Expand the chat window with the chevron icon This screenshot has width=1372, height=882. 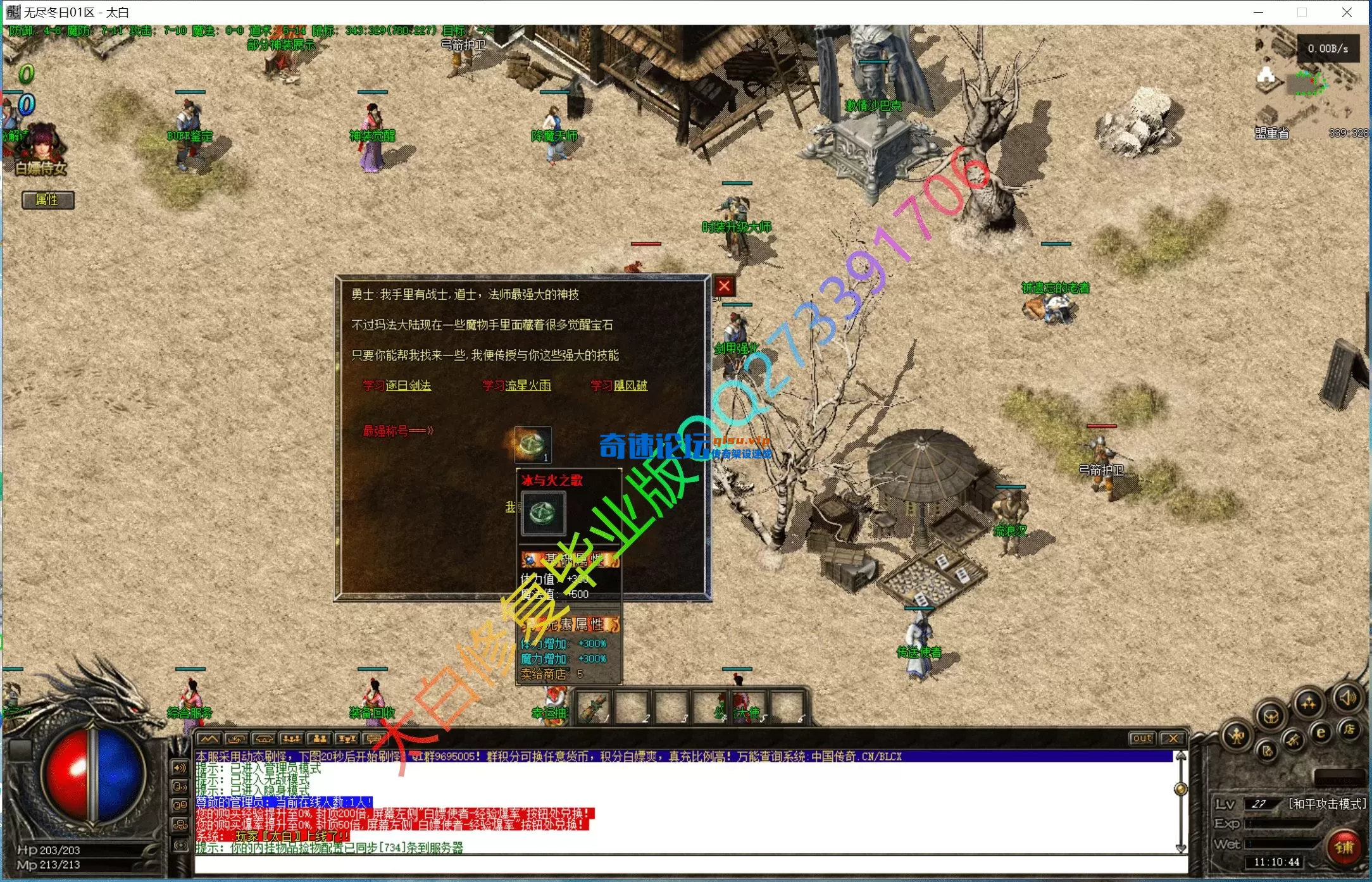[209, 739]
